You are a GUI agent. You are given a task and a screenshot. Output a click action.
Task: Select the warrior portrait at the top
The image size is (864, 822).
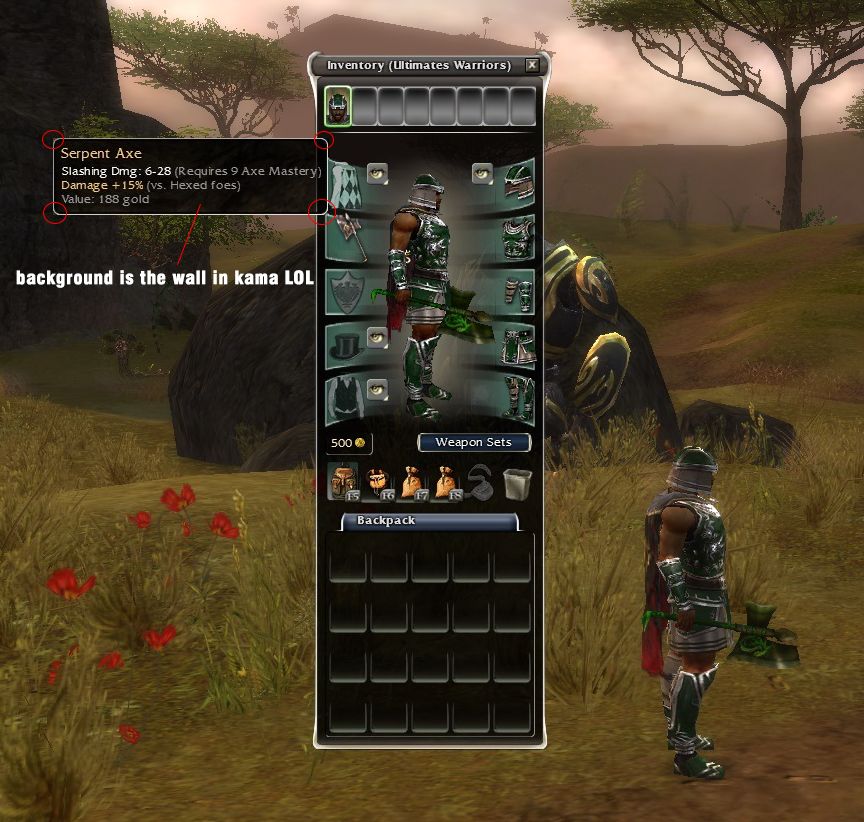[x=339, y=106]
